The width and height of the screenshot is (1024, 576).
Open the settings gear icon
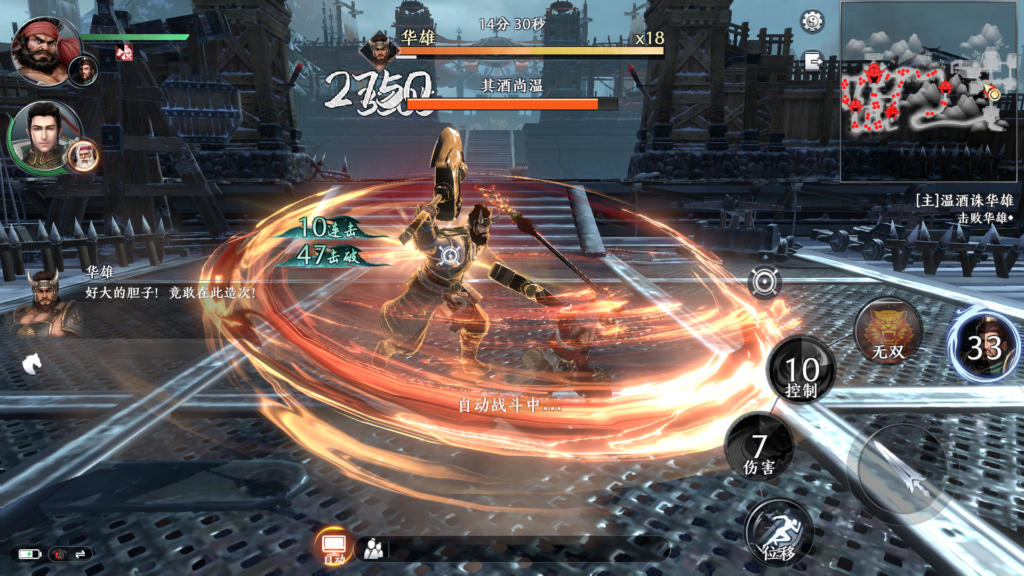point(812,21)
